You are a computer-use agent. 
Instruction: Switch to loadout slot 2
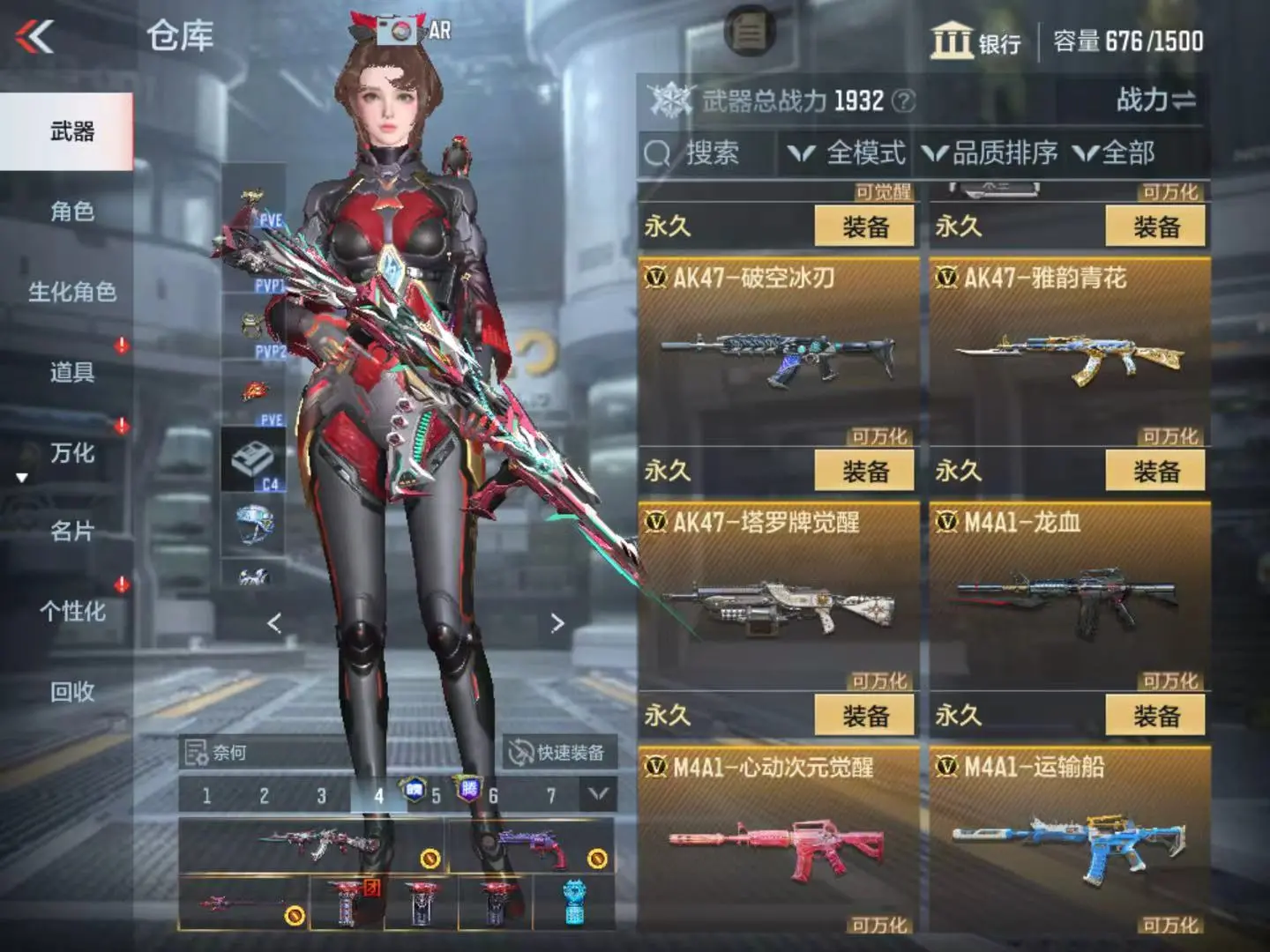(x=264, y=796)
